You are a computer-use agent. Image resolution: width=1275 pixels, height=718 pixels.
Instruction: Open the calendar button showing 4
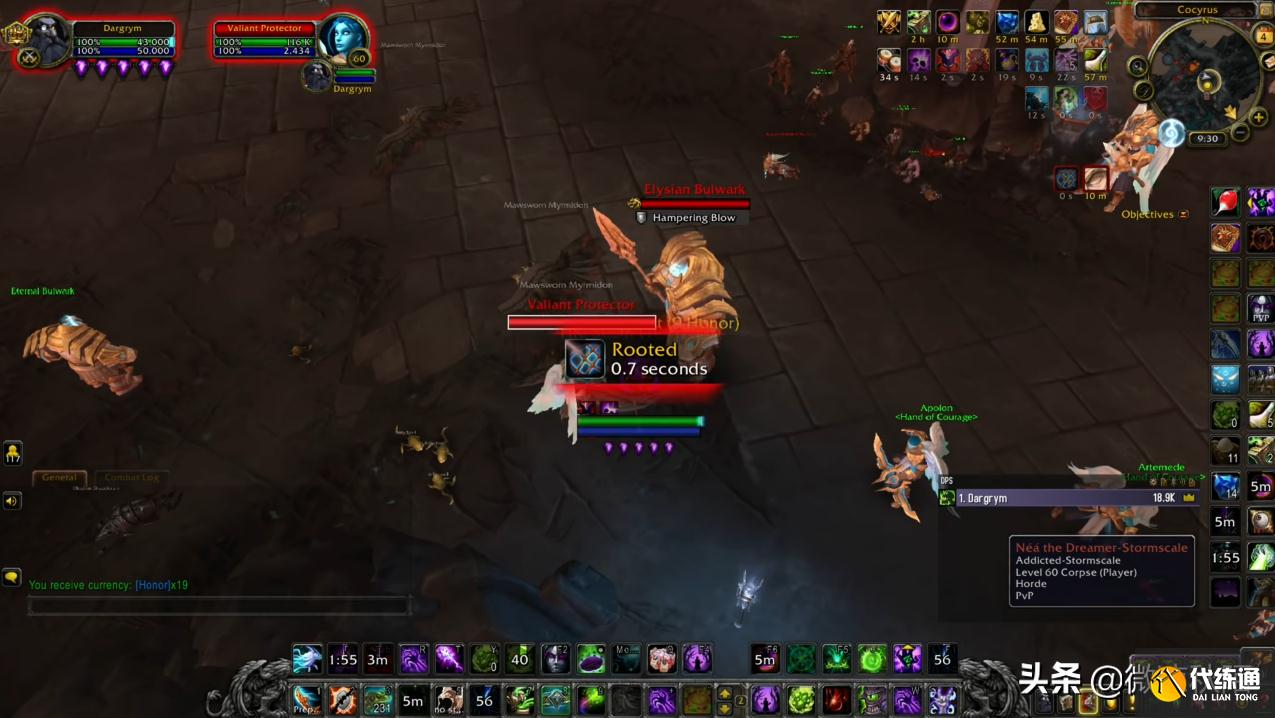tap(1264, 36)
